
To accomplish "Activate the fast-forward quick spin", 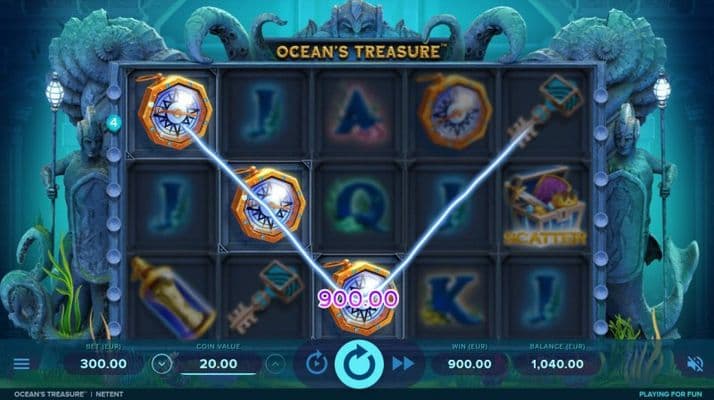I will (402, 363).
